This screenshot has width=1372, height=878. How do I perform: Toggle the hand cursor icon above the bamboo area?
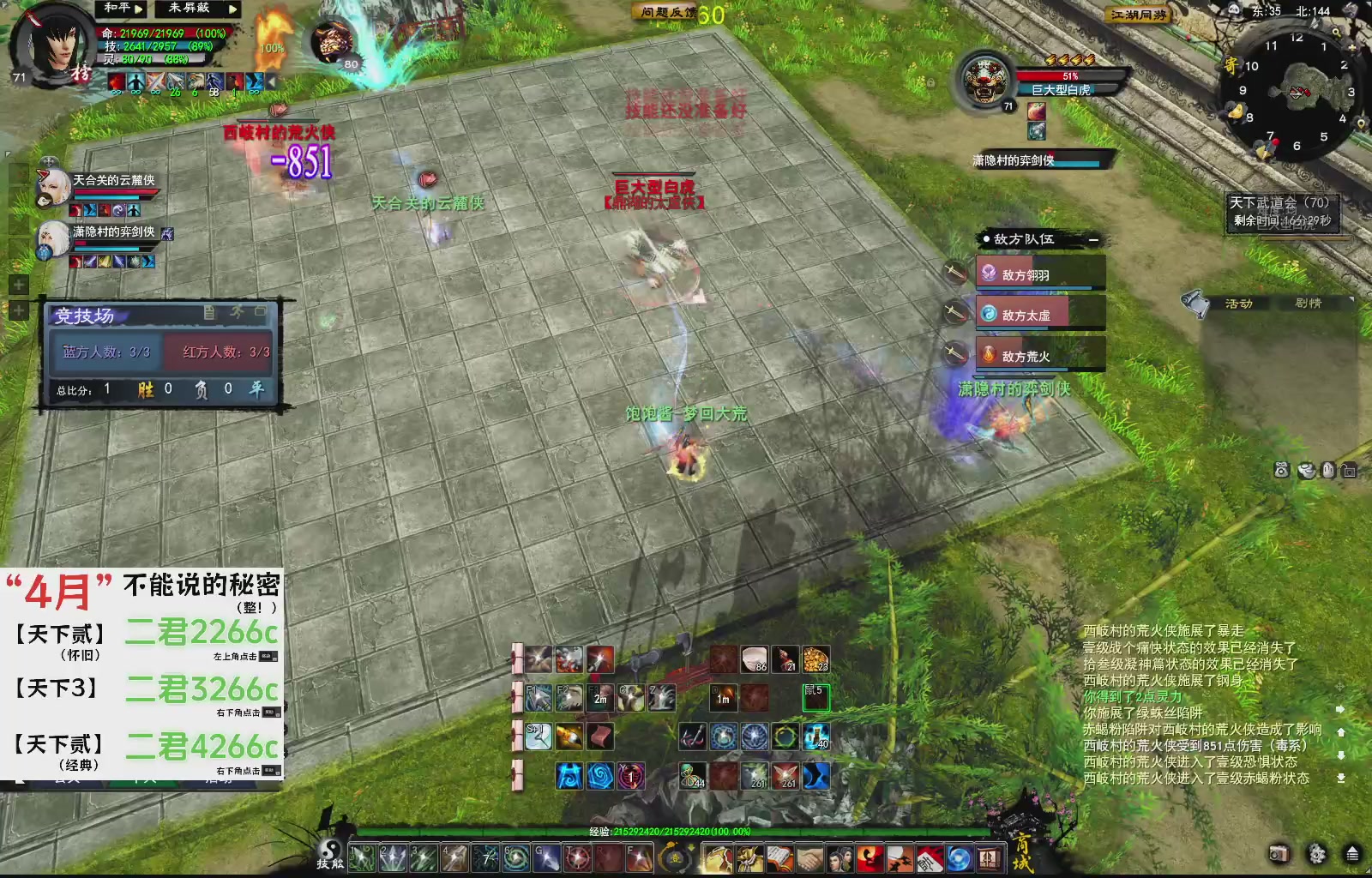point(1328,470)
